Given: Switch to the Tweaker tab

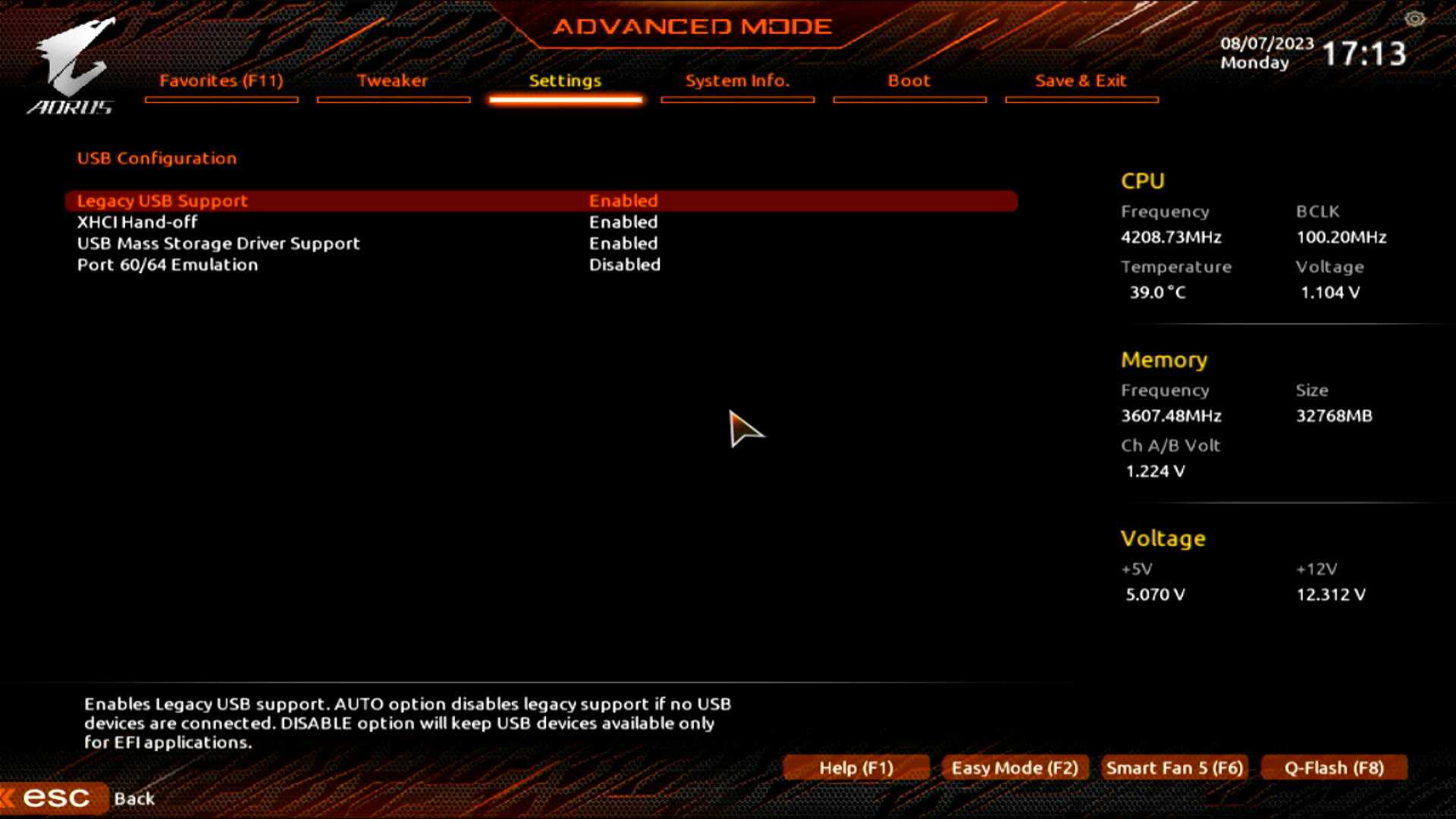Looking at the screenshot, I should click(x=392, y=81).
